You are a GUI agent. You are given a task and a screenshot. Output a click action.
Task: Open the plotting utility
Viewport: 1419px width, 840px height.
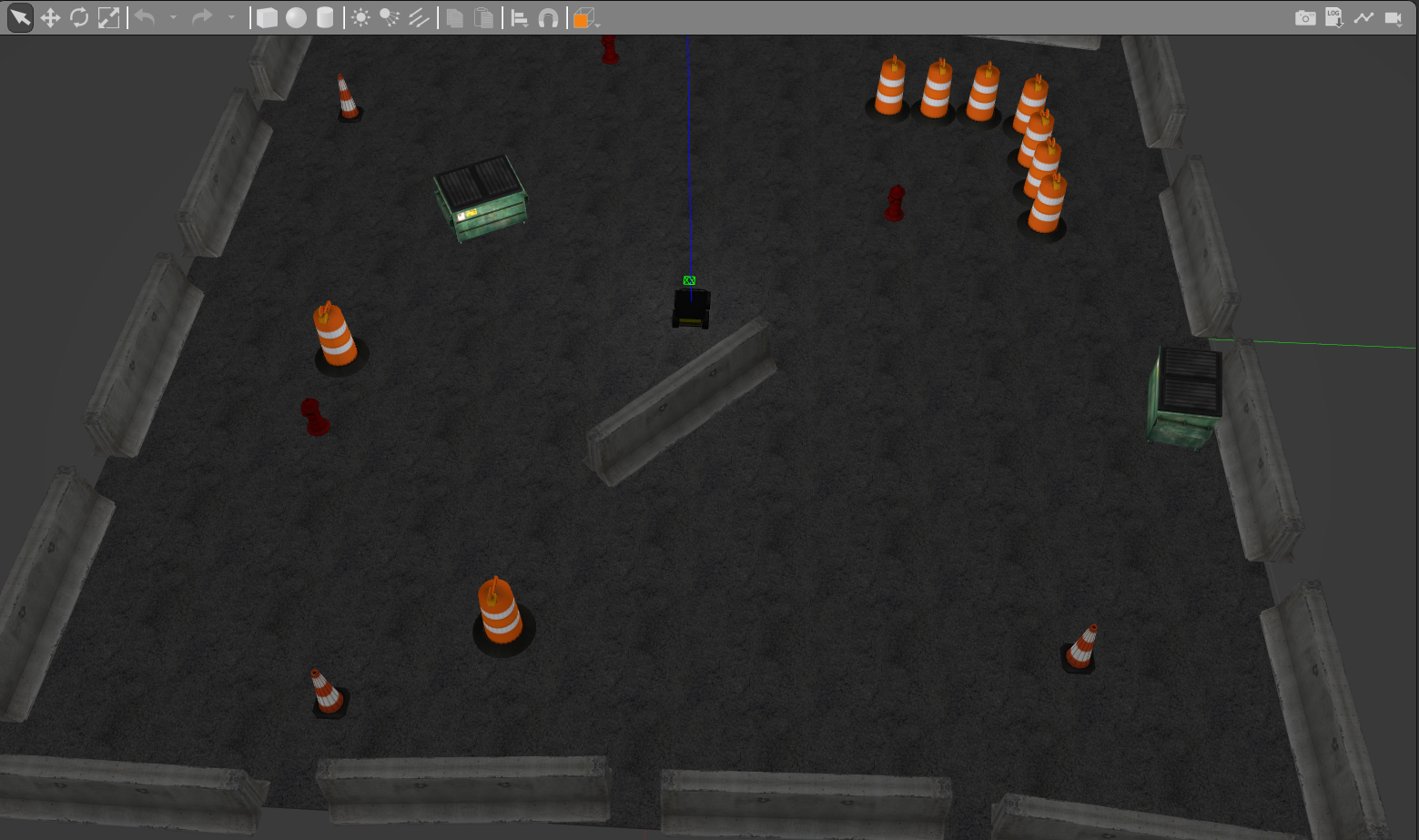coord(1363,17)
